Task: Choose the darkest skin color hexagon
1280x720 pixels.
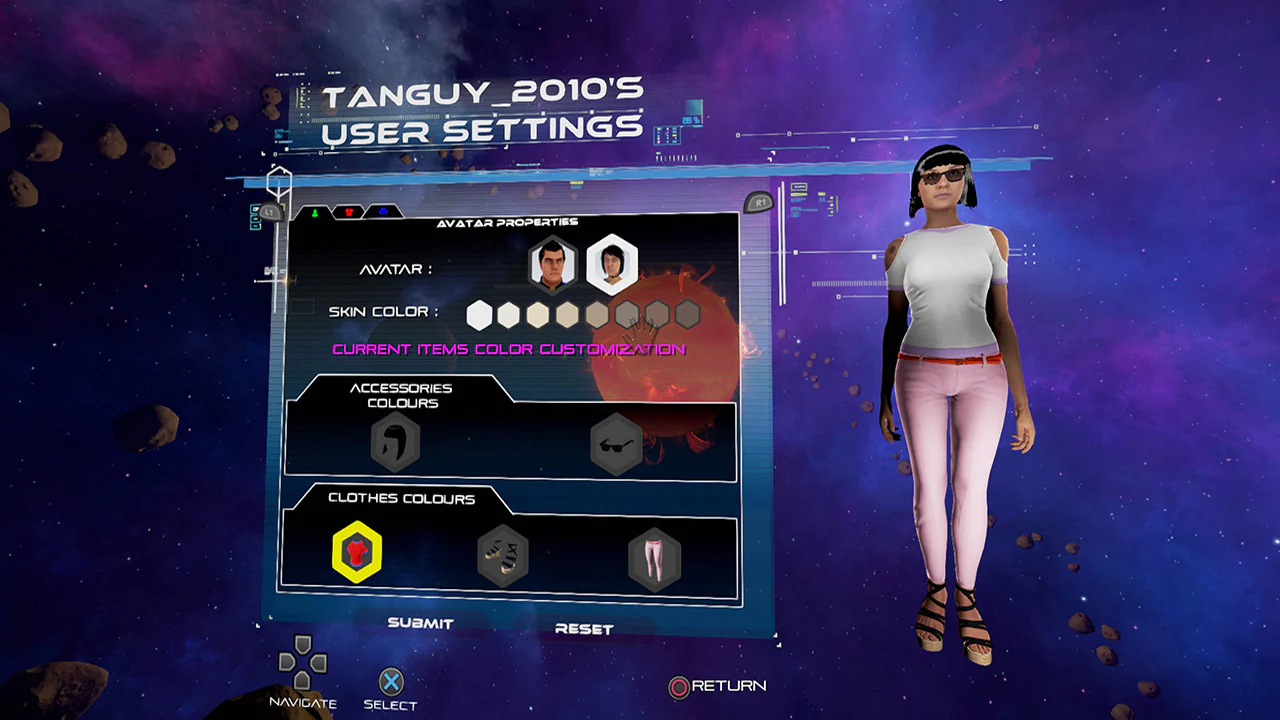Action: (688, 314)
